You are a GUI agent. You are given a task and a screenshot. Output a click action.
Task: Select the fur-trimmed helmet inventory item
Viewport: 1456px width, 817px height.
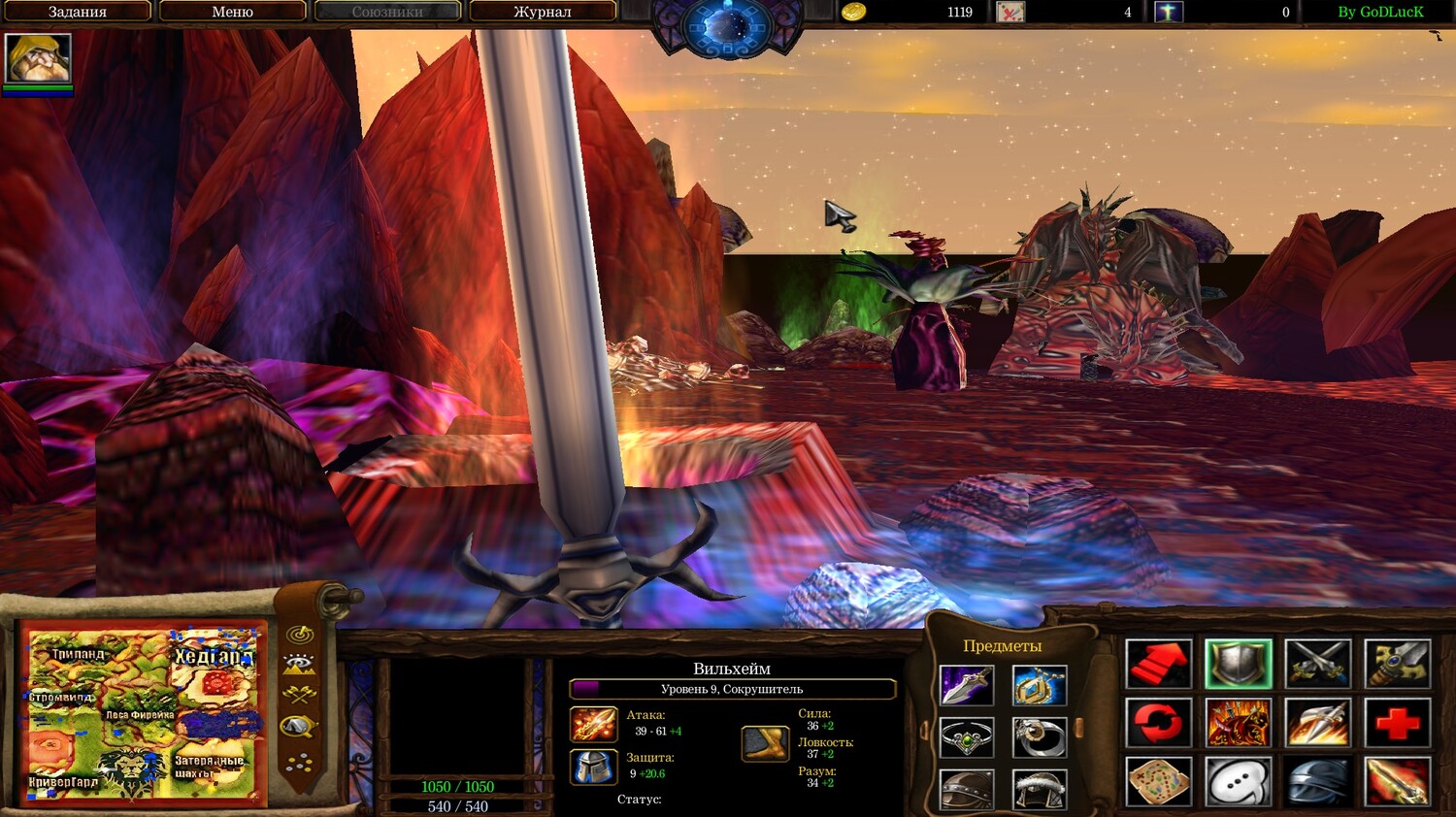[x=1039, y=789]
